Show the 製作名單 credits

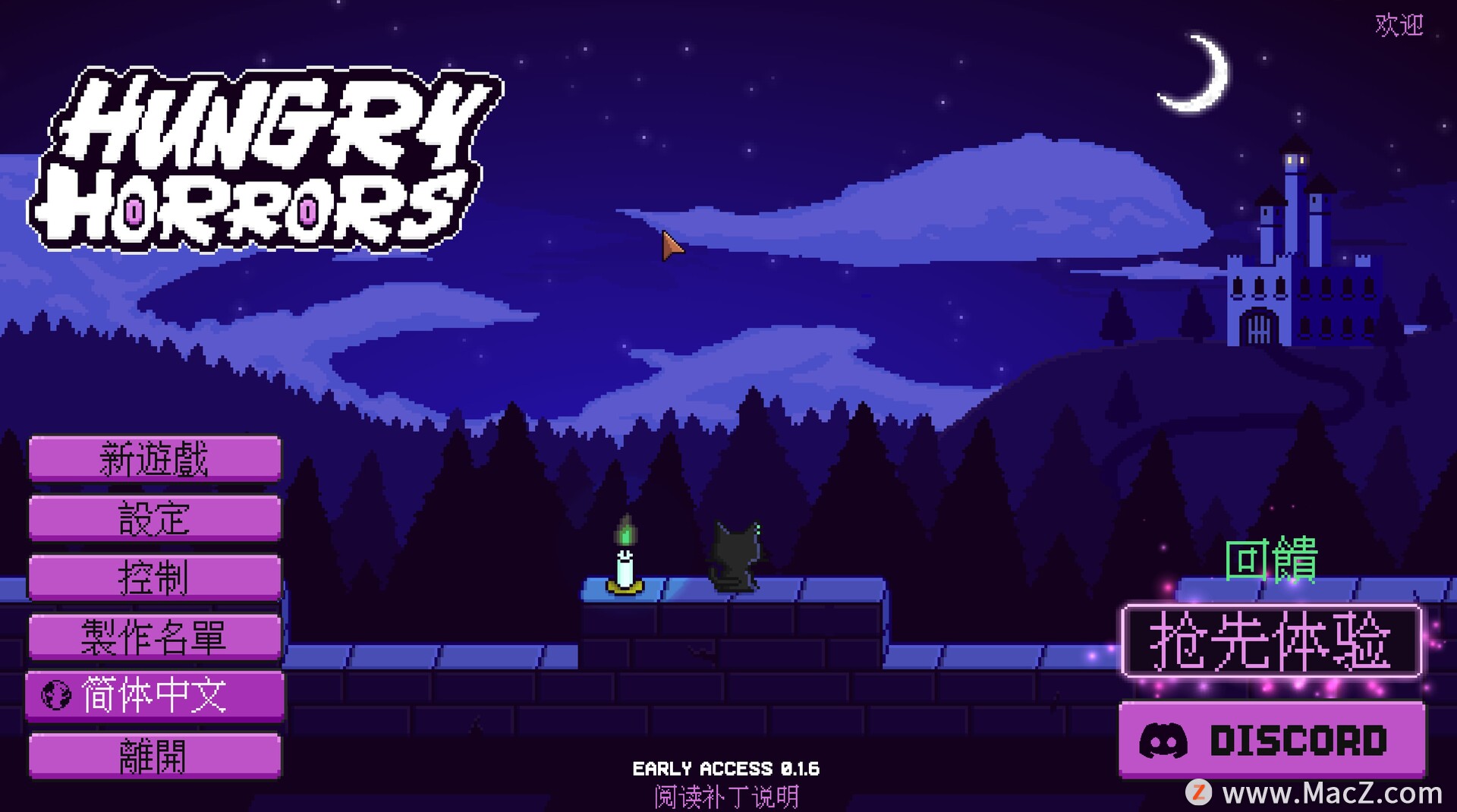pyautogui.click(x=155, y=637)
